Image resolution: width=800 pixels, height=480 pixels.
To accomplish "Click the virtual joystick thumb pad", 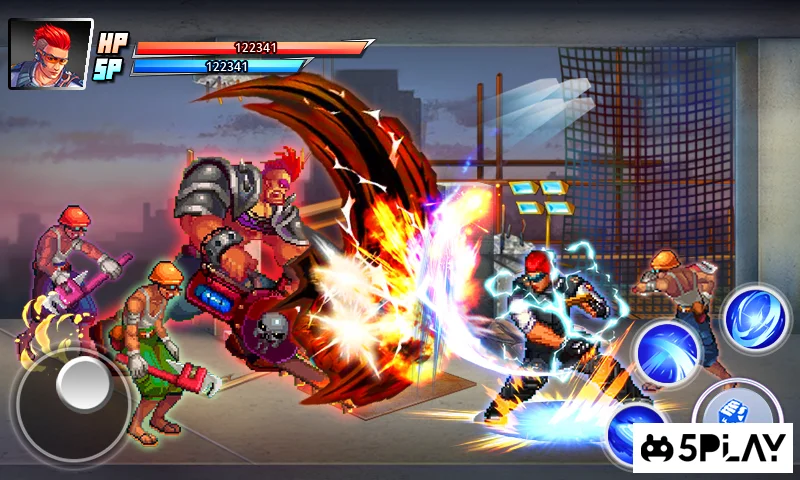I will point(82,386).
